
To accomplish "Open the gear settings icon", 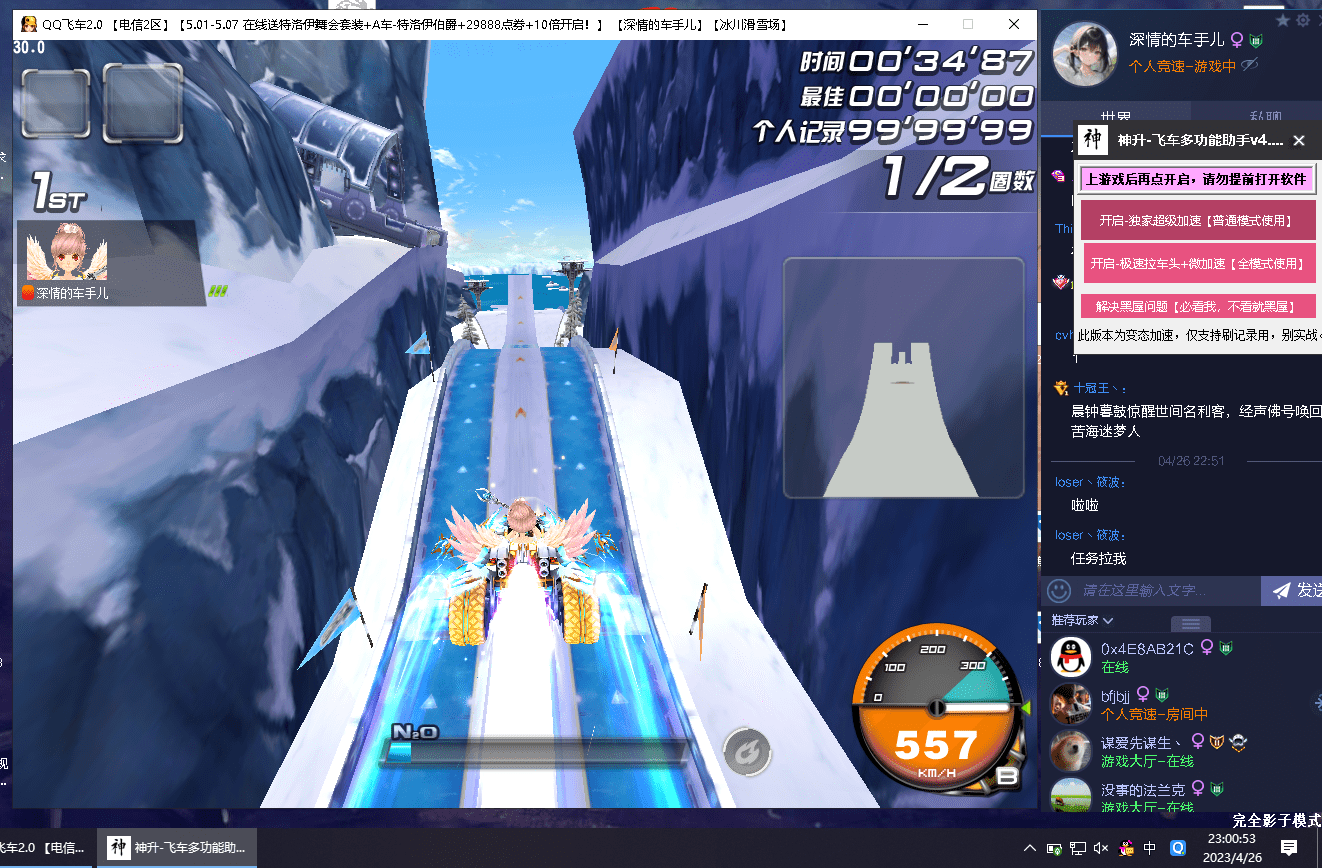I will click(x=1303, y=20).
